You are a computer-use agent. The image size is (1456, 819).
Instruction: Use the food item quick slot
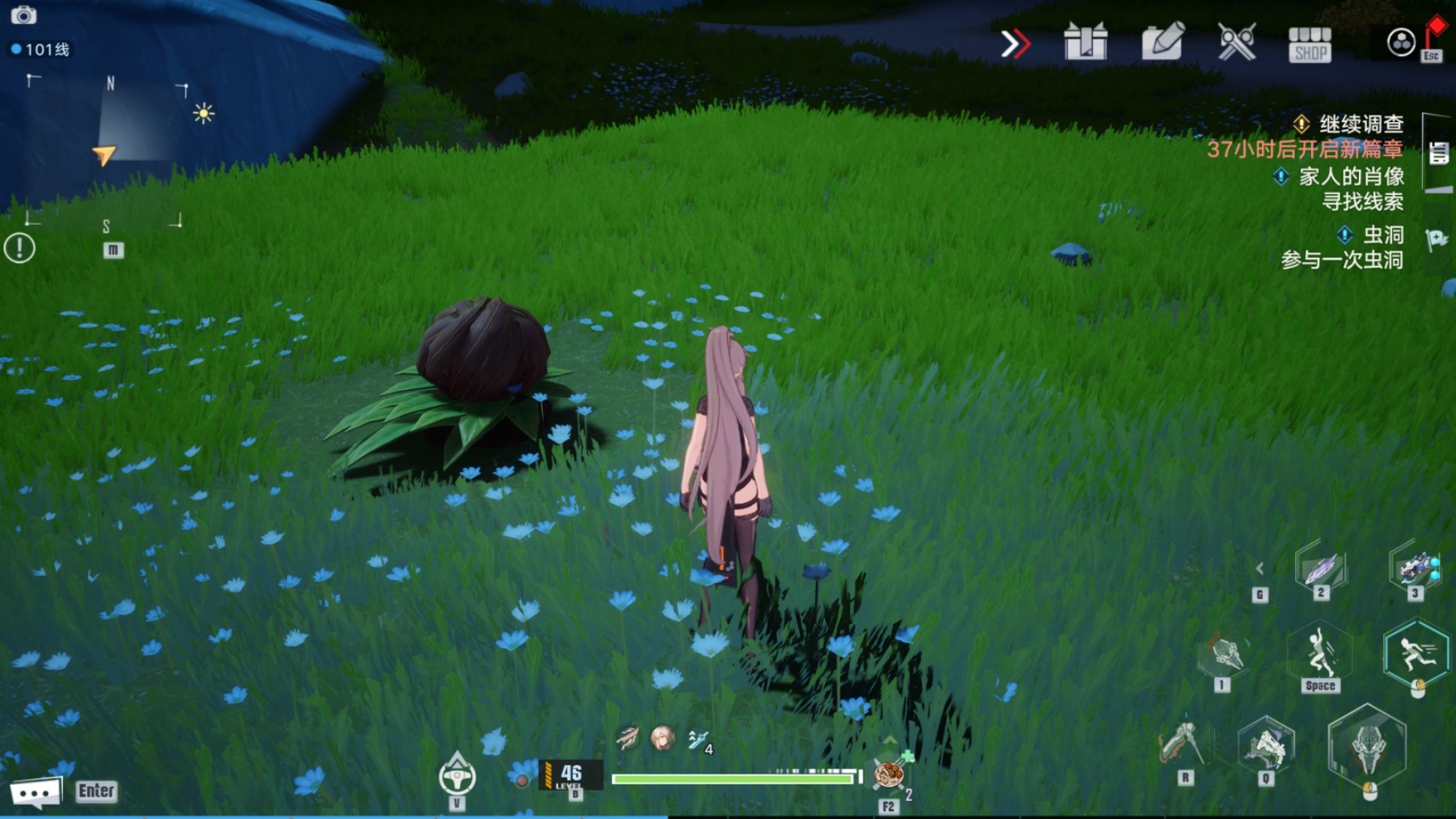point(888,775)
